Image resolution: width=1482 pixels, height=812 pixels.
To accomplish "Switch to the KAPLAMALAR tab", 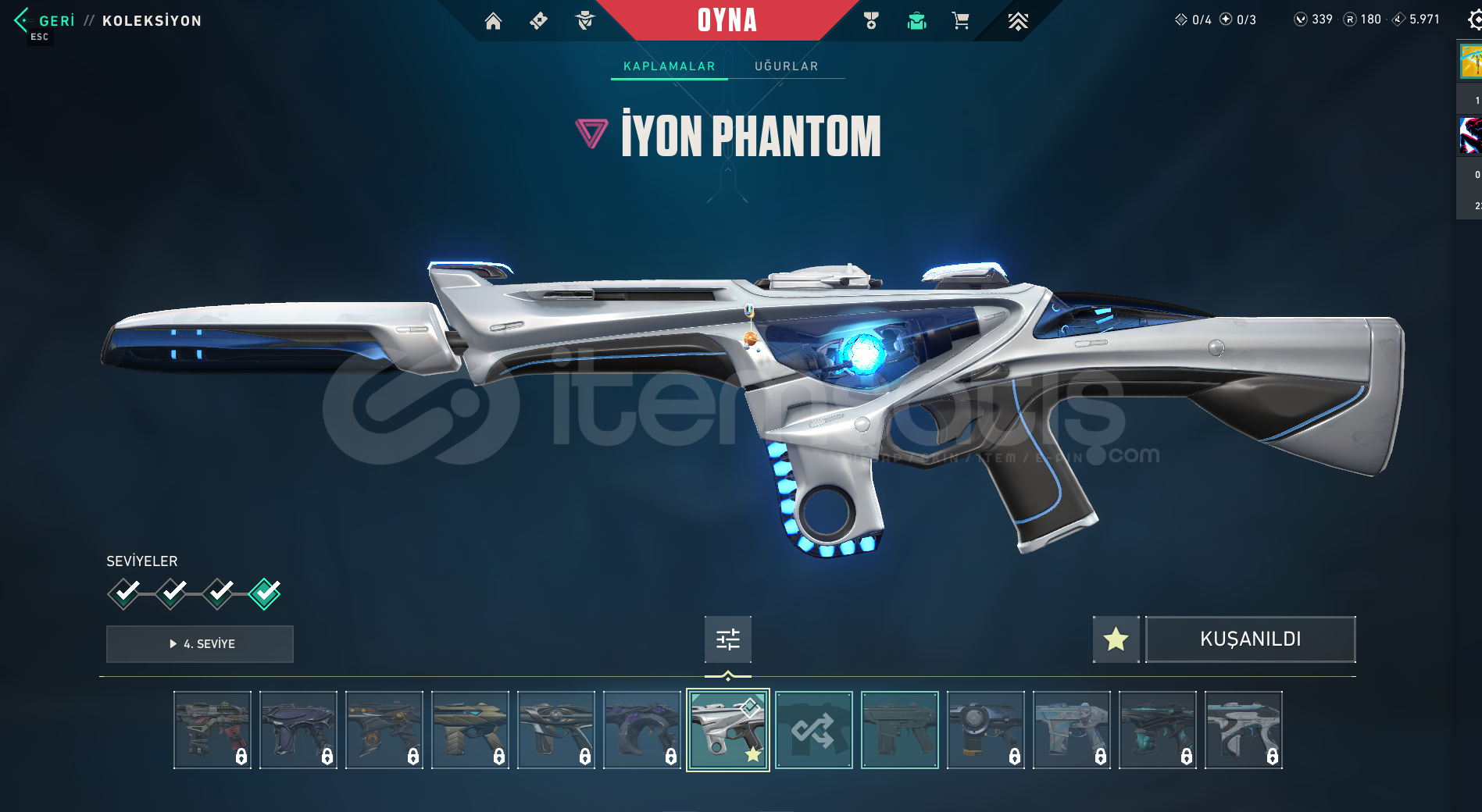I will tap(668, 66).
